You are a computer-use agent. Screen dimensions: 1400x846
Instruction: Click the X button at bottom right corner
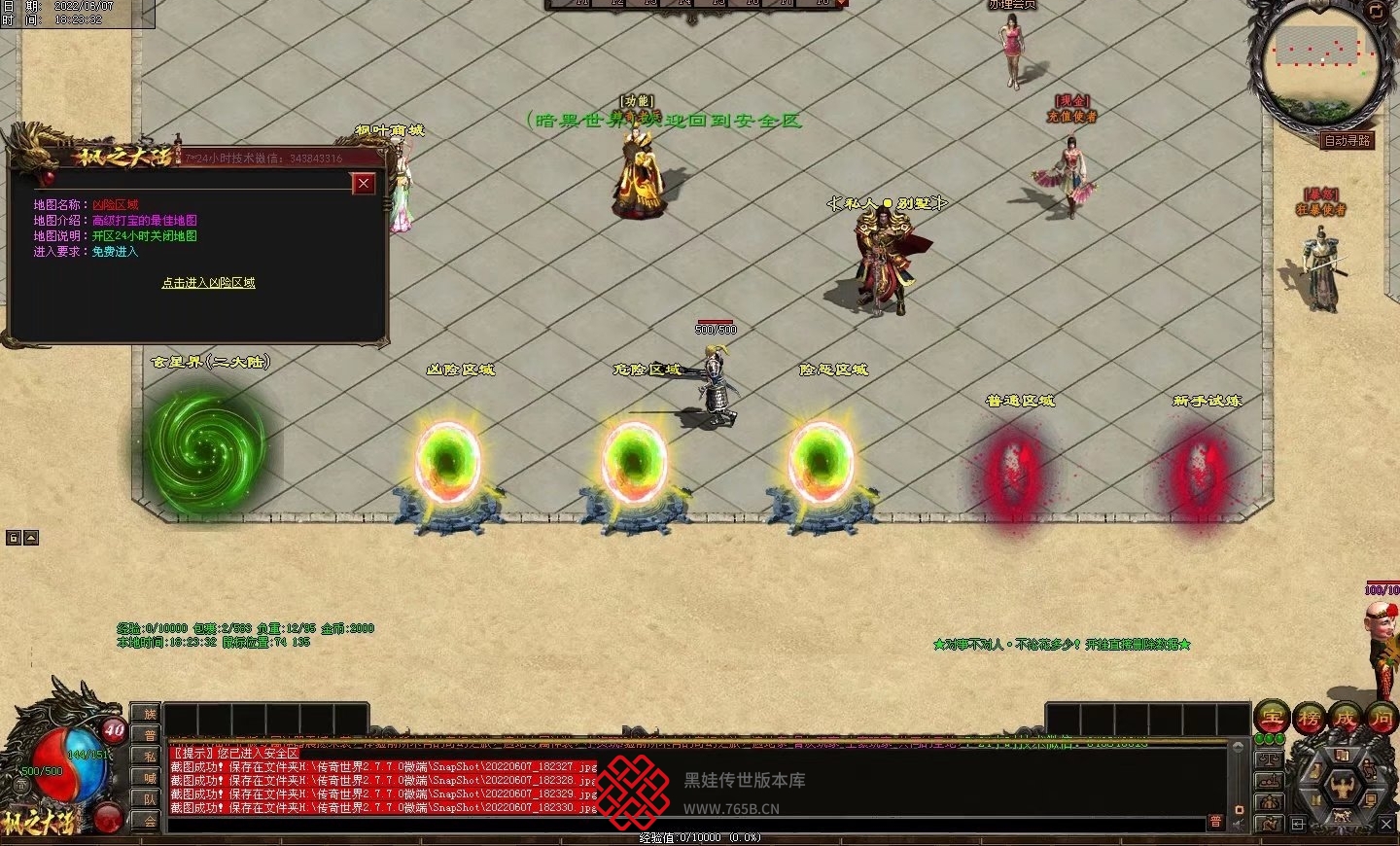coord(1386,824)
